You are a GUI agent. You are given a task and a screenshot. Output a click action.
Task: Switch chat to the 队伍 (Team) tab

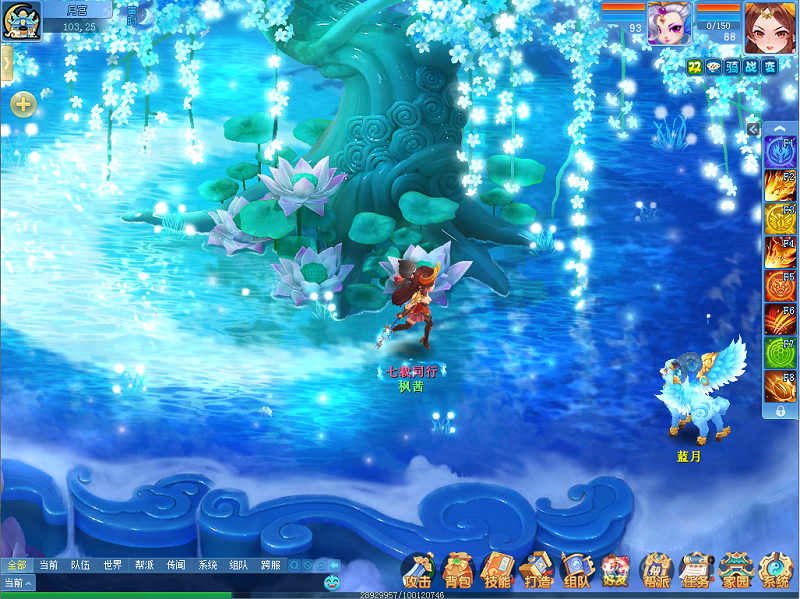[x=80, y=565]
